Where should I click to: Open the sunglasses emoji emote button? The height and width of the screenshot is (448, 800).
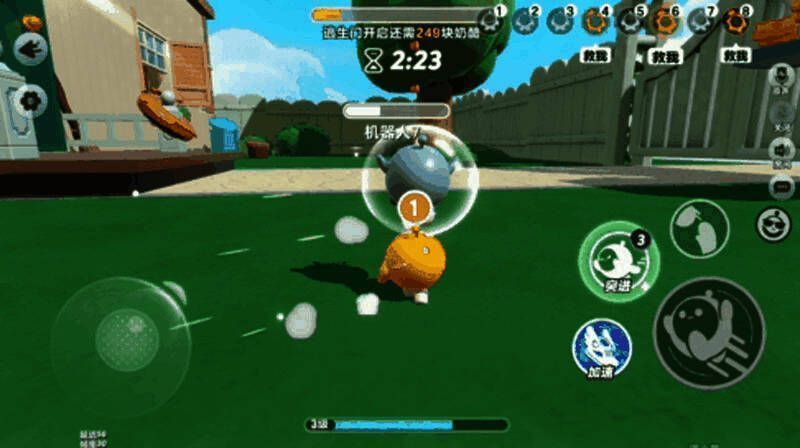pos(773,225)
